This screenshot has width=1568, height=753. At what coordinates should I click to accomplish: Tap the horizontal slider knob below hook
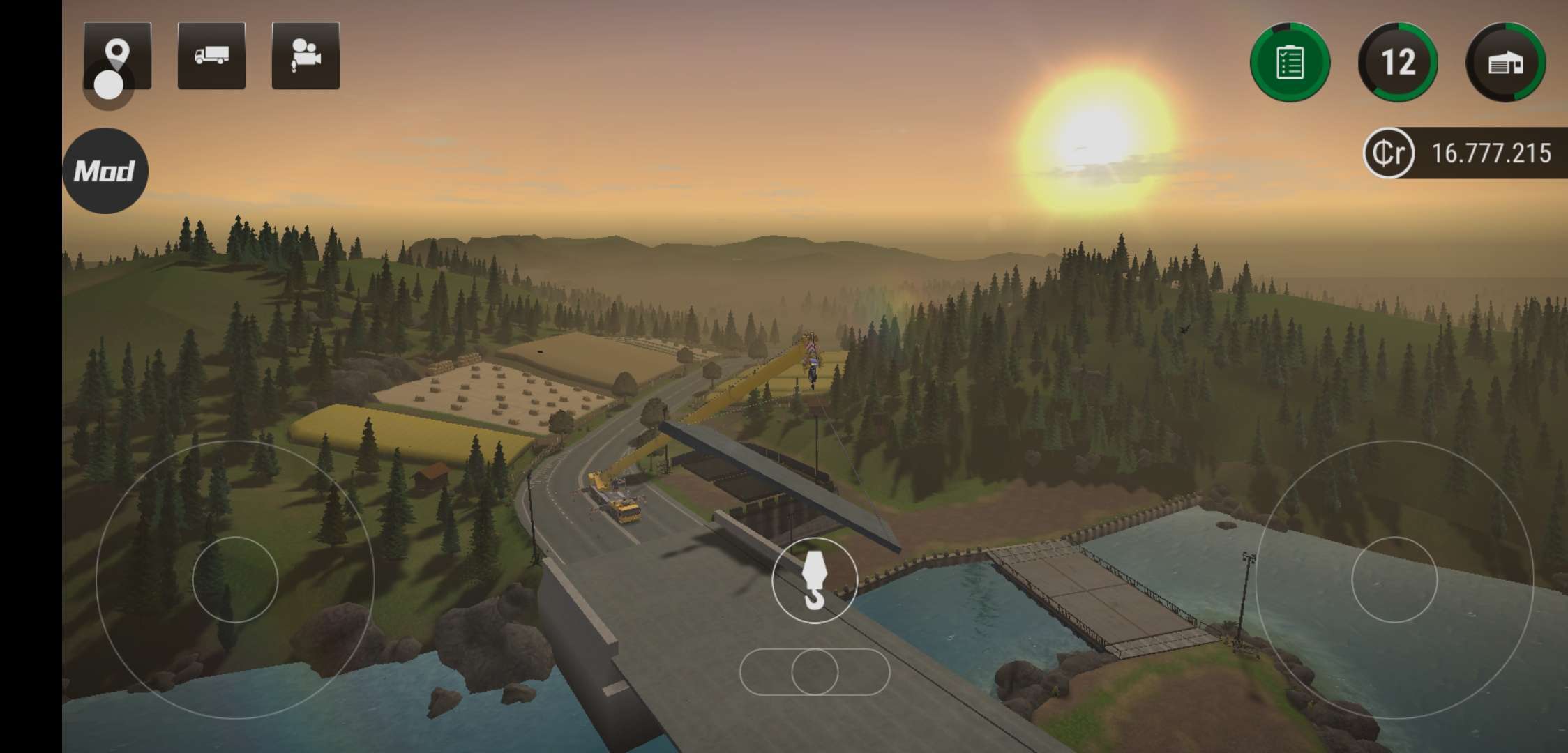point(815,672)
